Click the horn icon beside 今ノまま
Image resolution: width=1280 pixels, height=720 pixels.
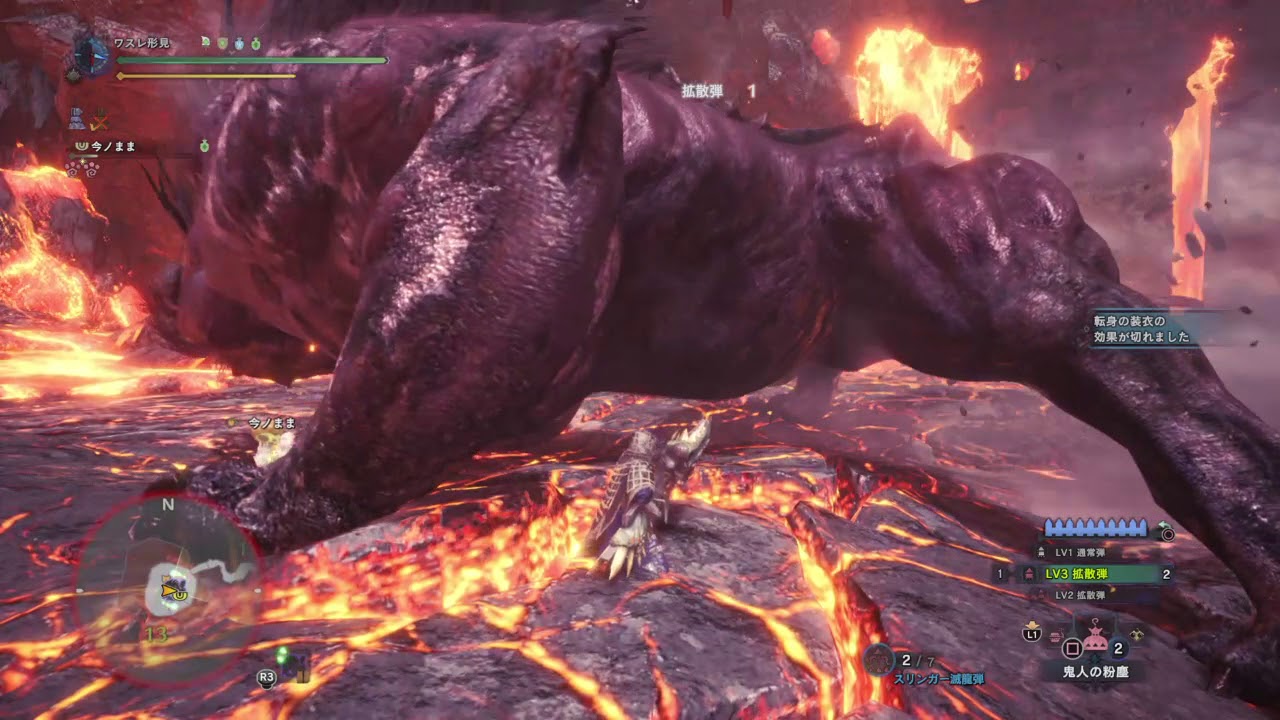pos(81,147)
